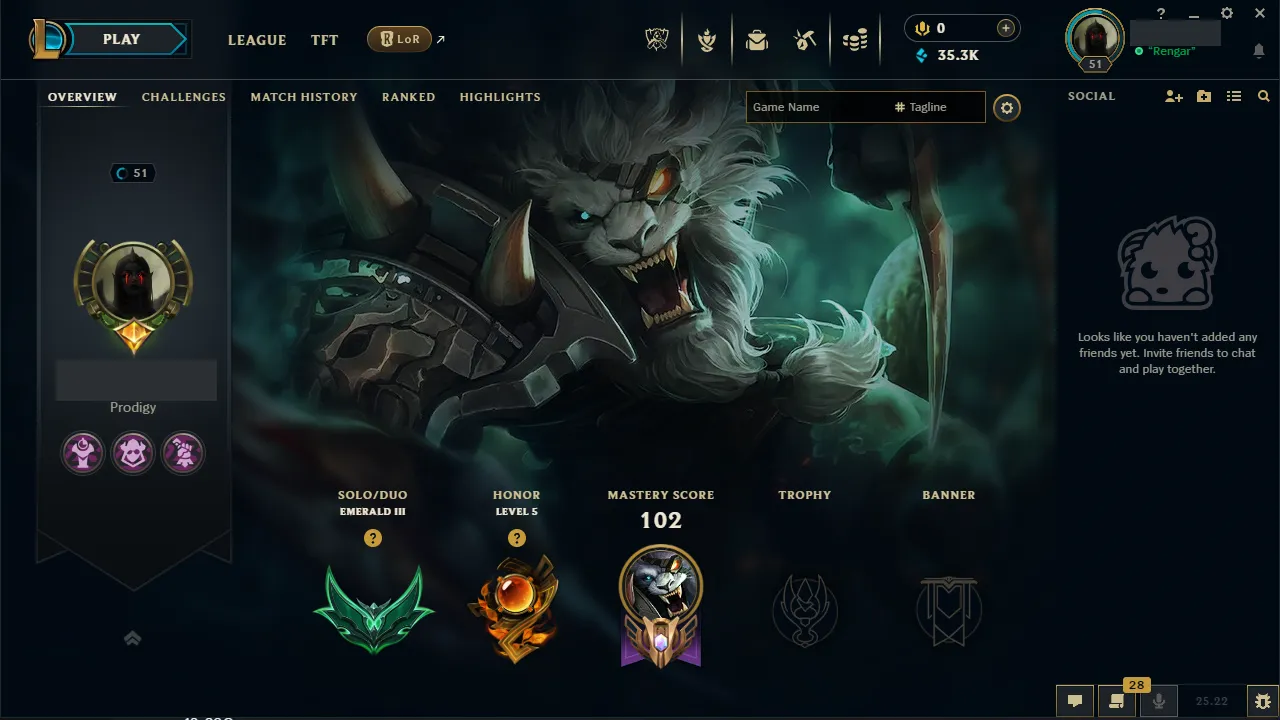Mute the voice chat microphone at bottom right
The width and height of the screenshot is (1280, 720).
click(x=1158, y=701)
